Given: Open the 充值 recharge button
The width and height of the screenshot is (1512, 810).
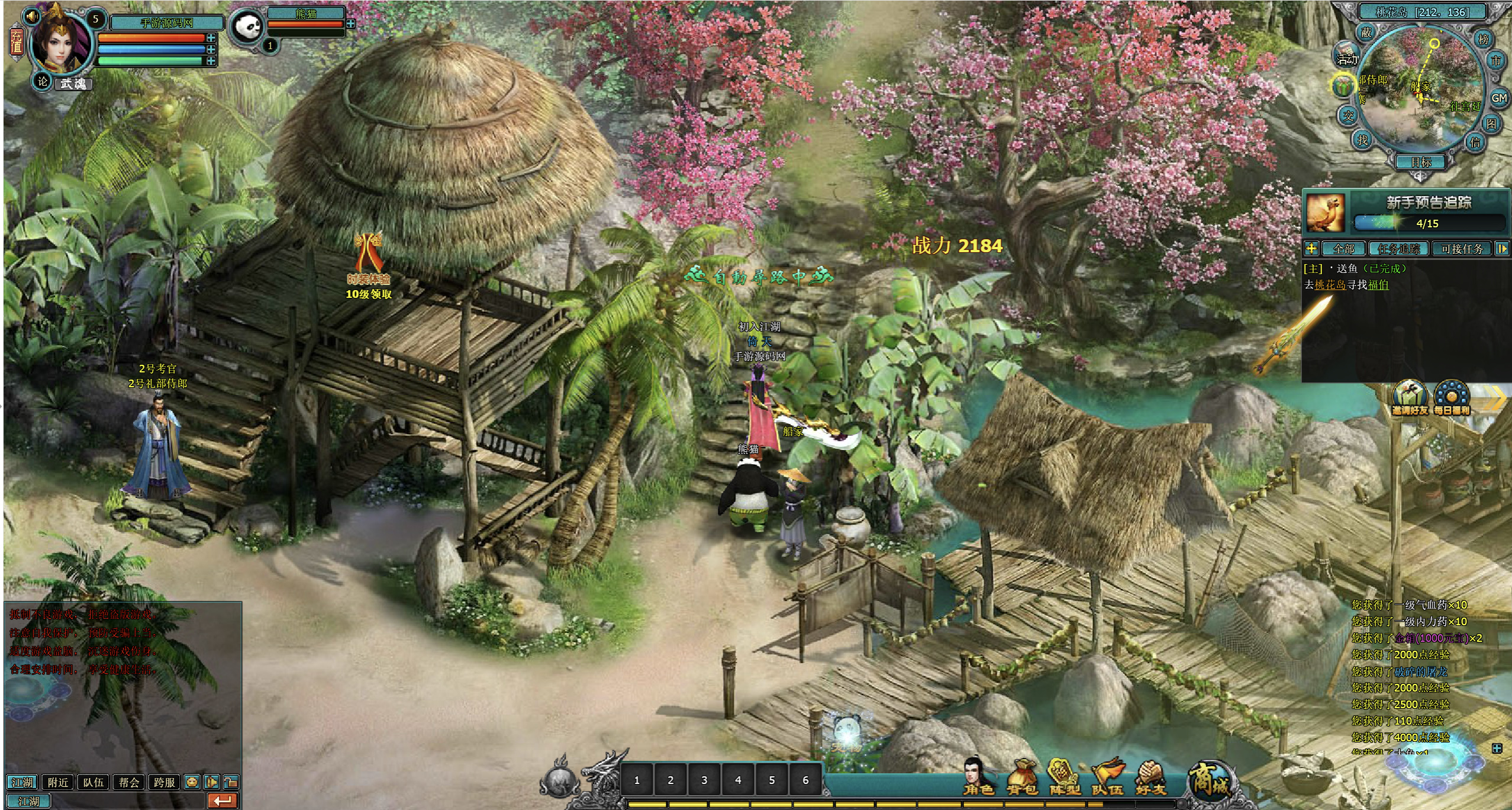Looking at the screenshot, I should (16, 41).
